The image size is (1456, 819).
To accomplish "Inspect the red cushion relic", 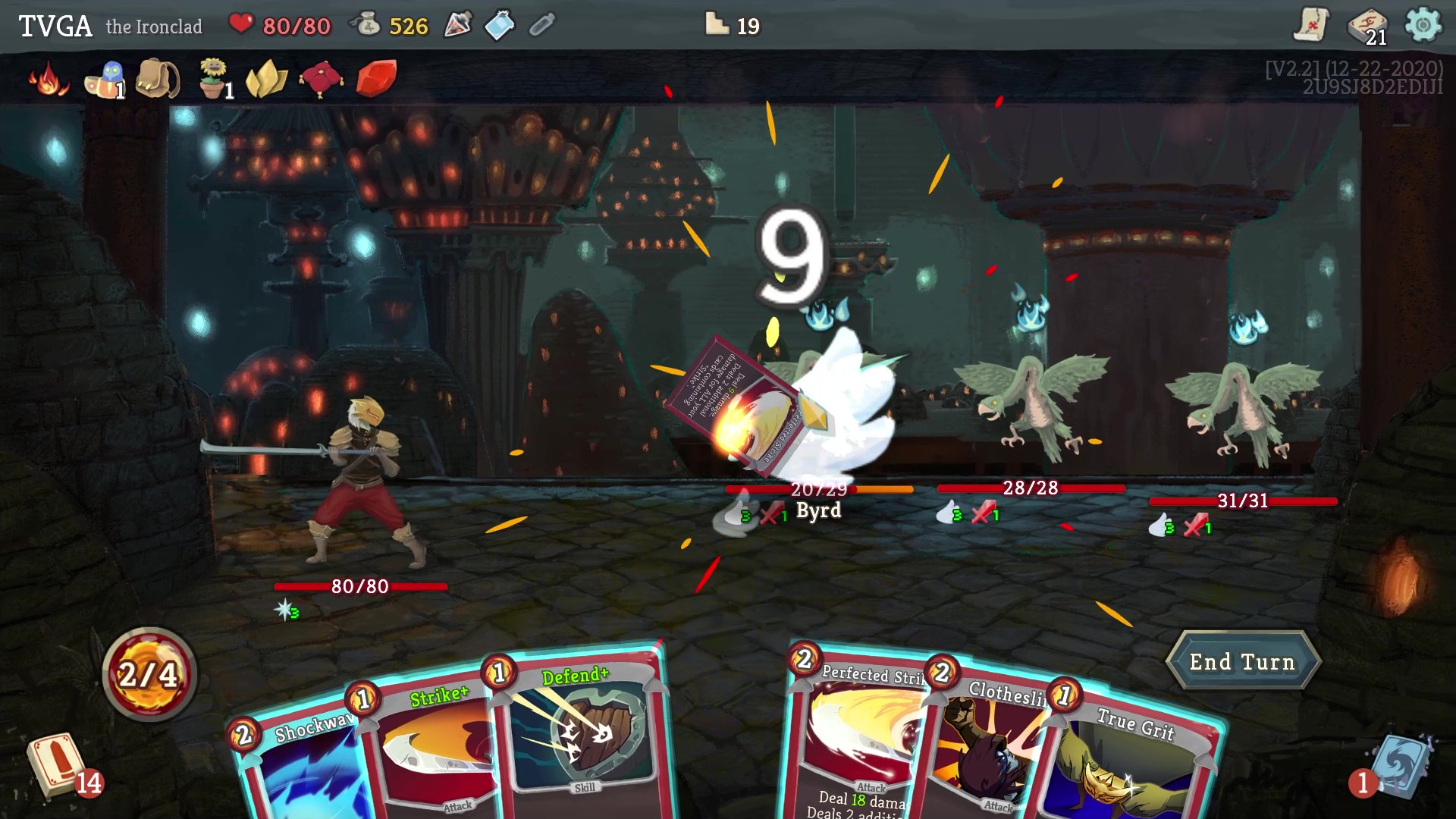I will 321,79.
